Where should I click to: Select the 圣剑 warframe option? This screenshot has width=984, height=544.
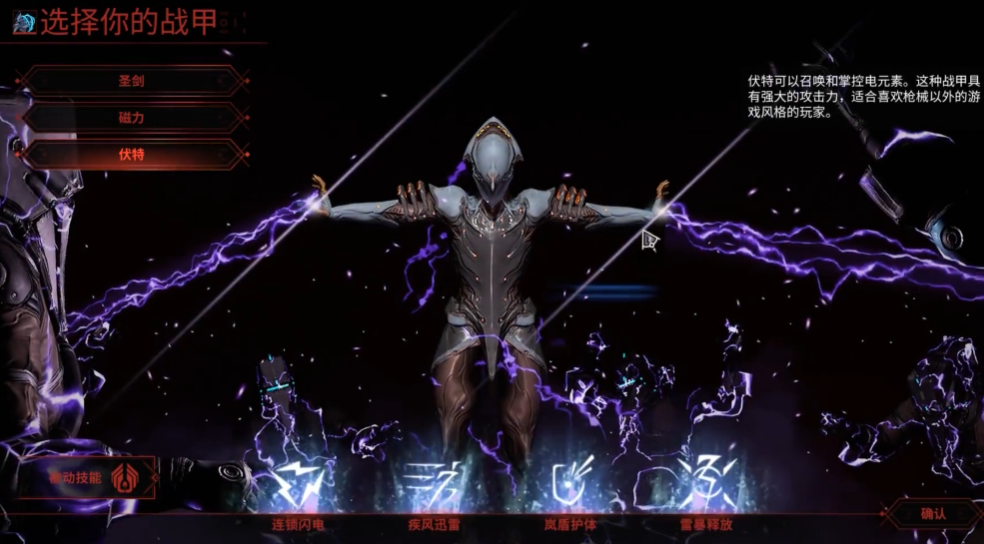coord(132,81)
